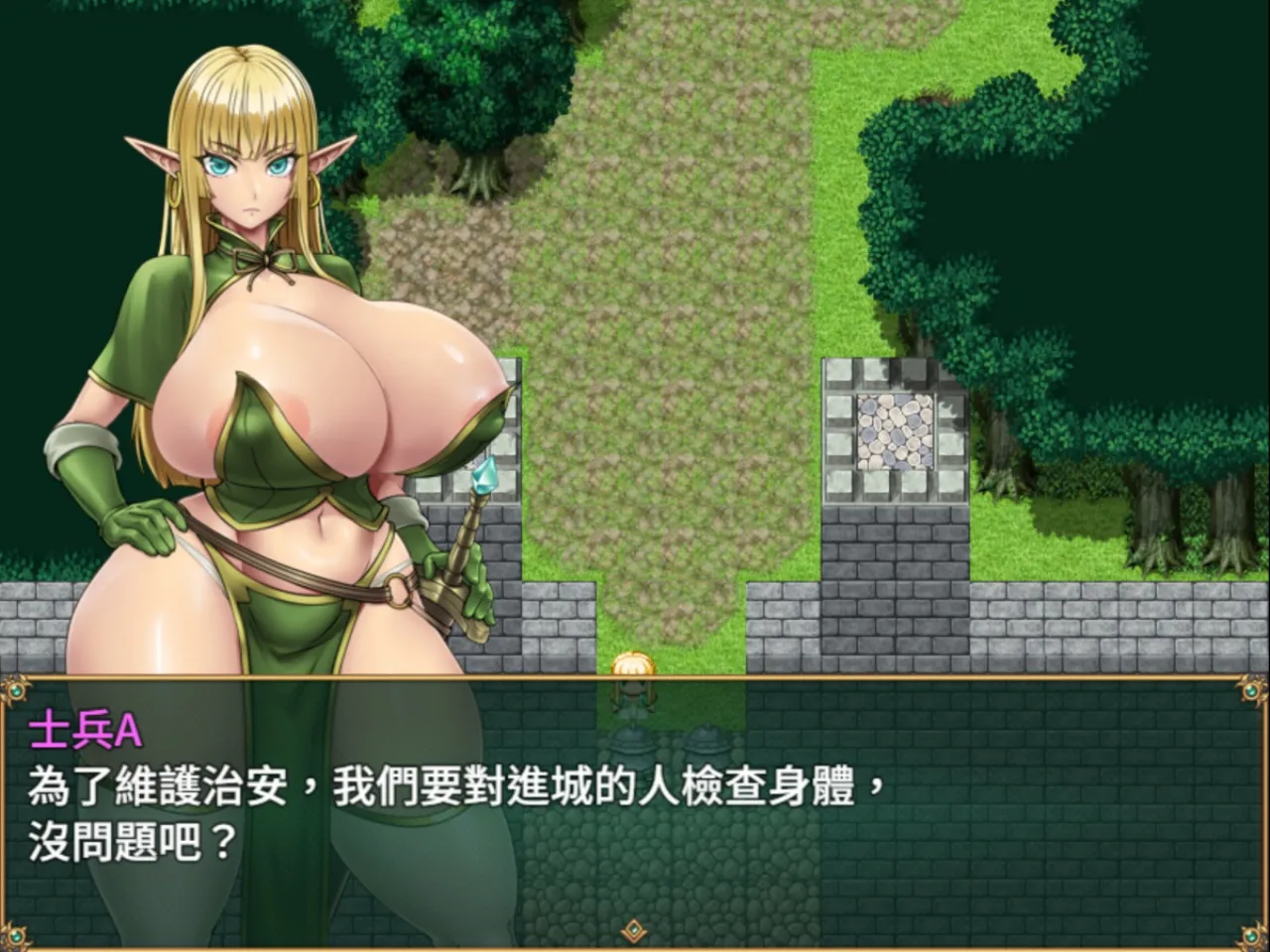Click the ornate emblem in the dialogue box top-left corner

pos(18,691)
